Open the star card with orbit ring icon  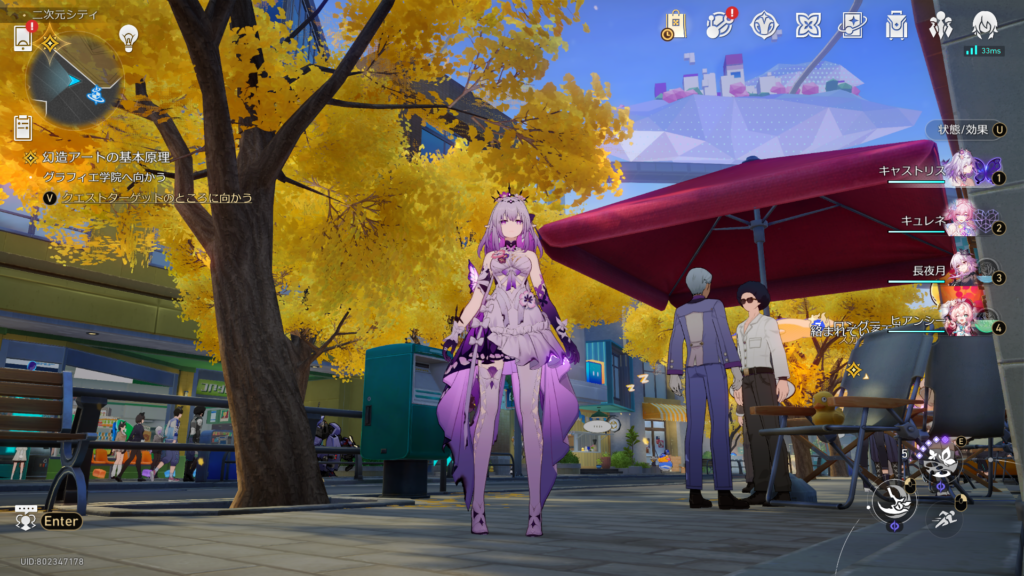point(852,25)
